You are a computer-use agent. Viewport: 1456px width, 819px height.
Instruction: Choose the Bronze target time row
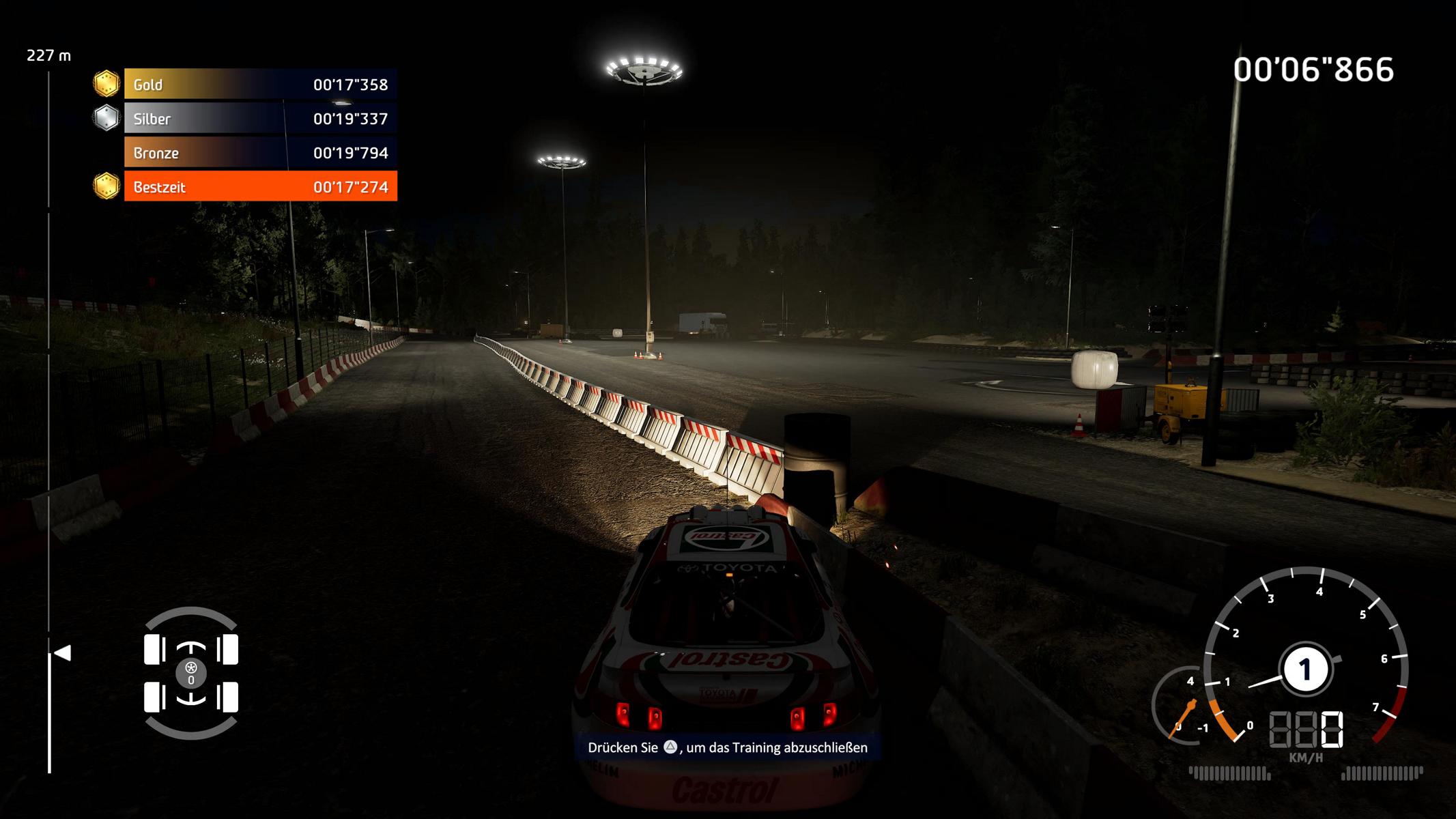click(x=260, y=153)
